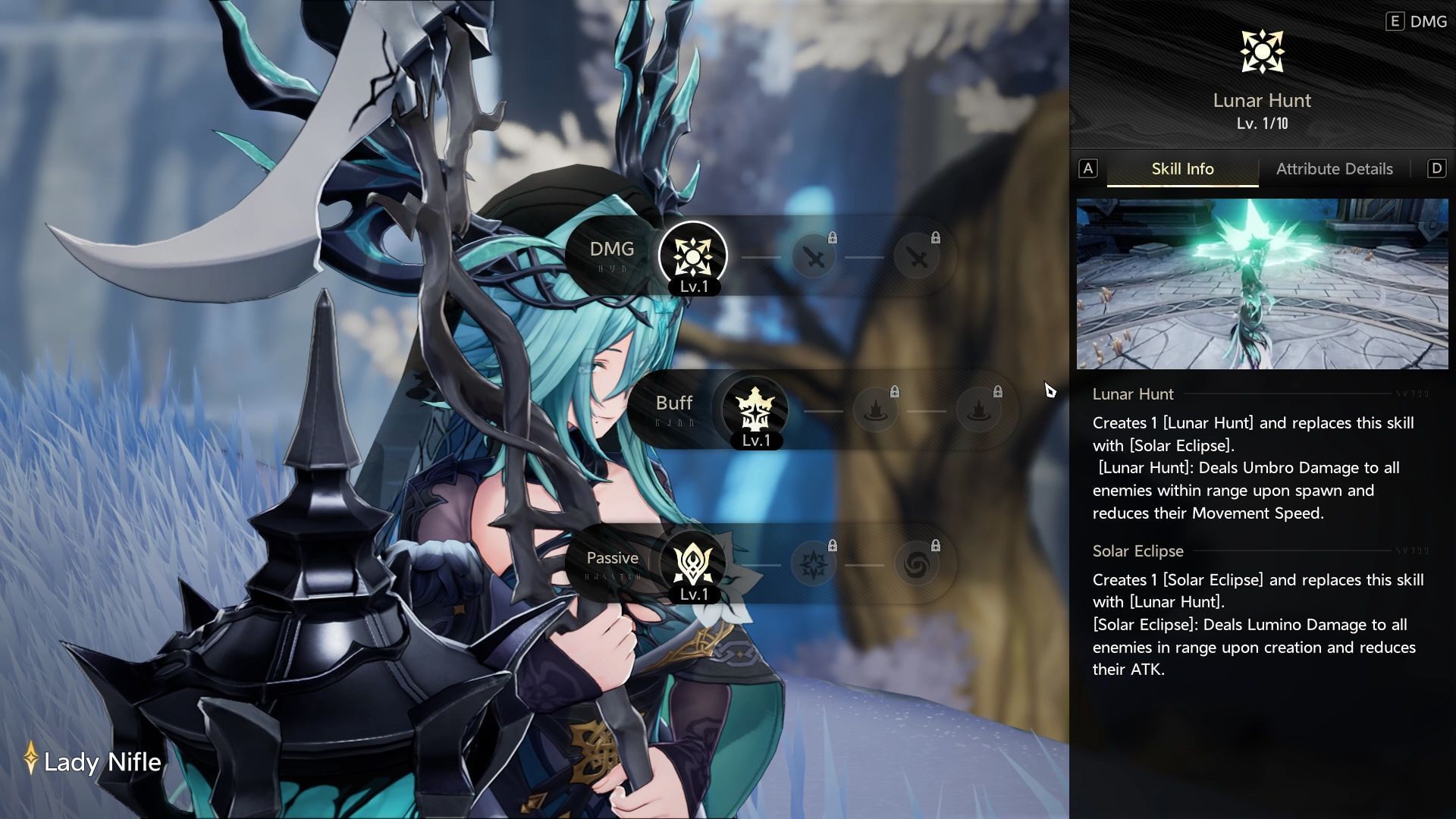Select the Buff crown skill icon
1456x819 pixels.
755,410
